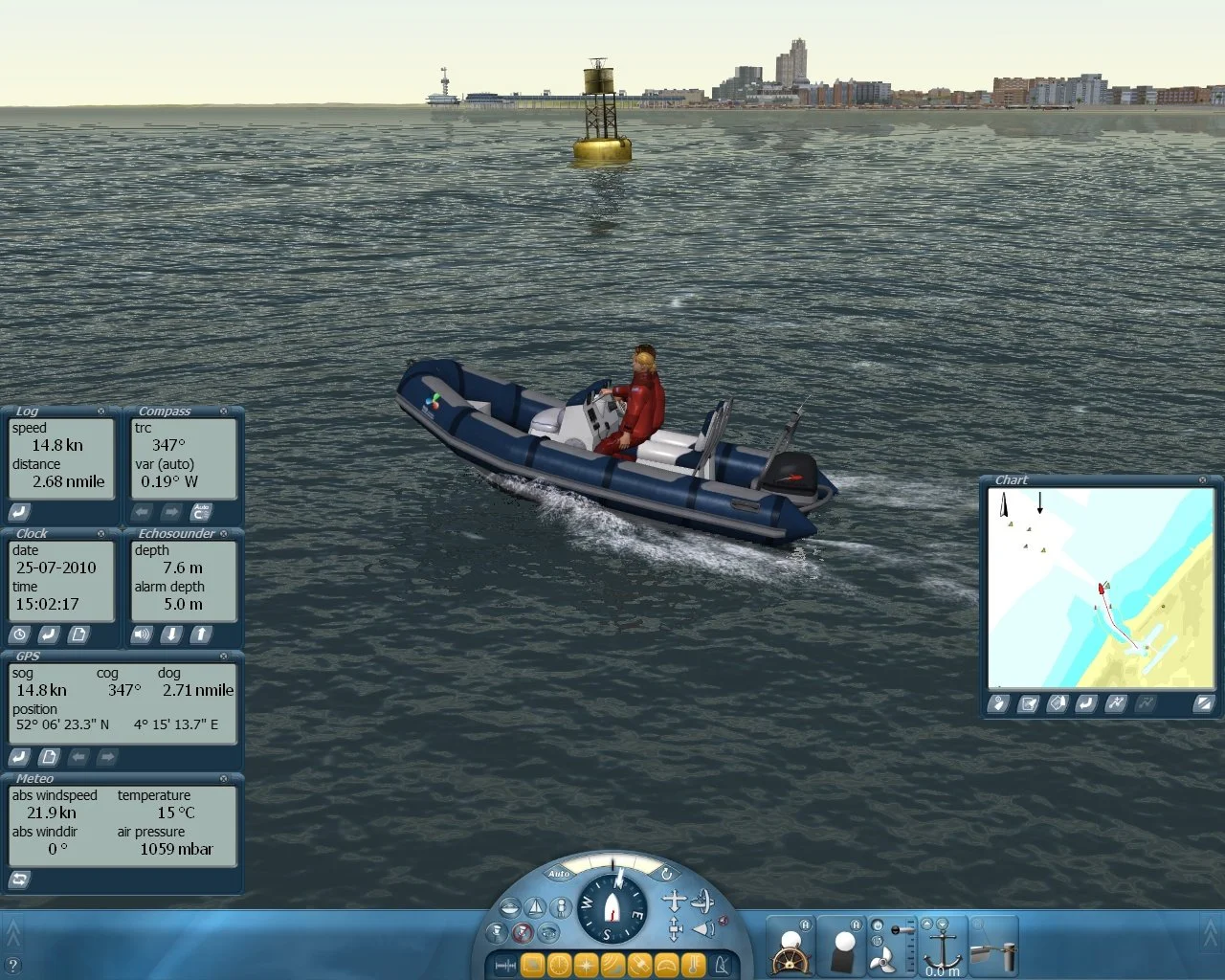Raise the anchor using the up arrow

(x=926, y=923)
